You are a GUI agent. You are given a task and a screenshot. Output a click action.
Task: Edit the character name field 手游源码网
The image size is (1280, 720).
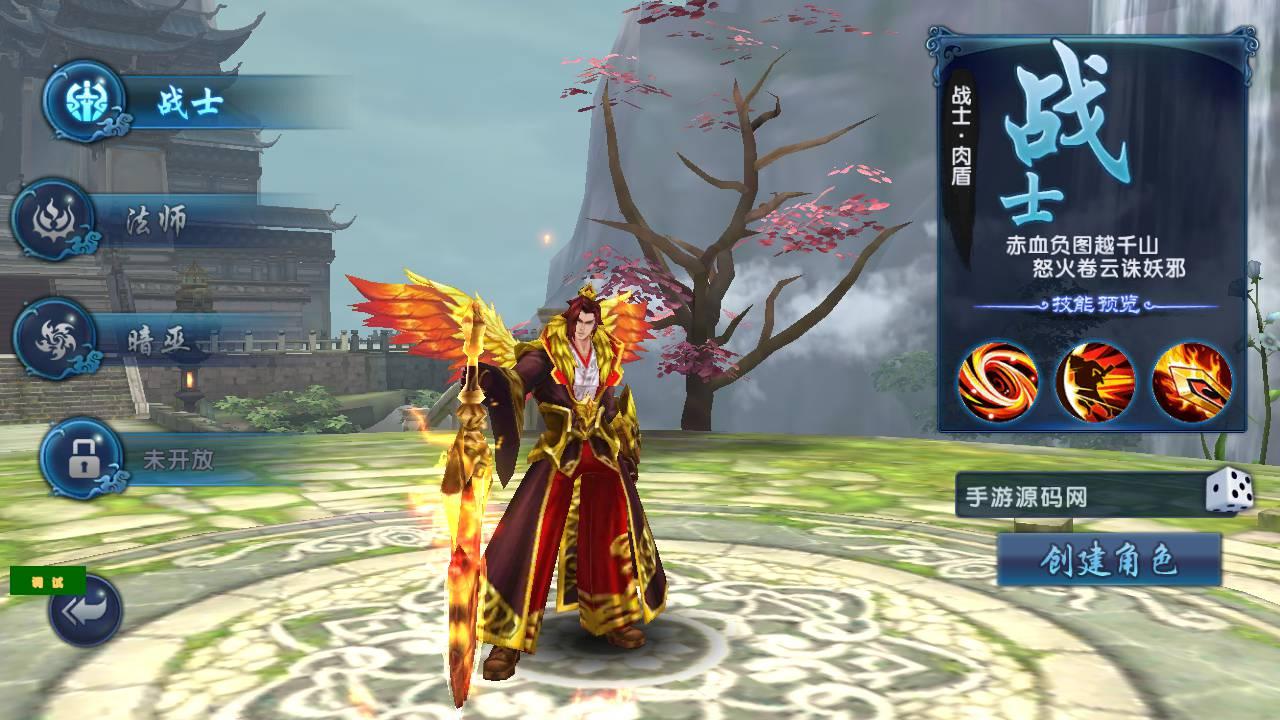(1075, 496)
